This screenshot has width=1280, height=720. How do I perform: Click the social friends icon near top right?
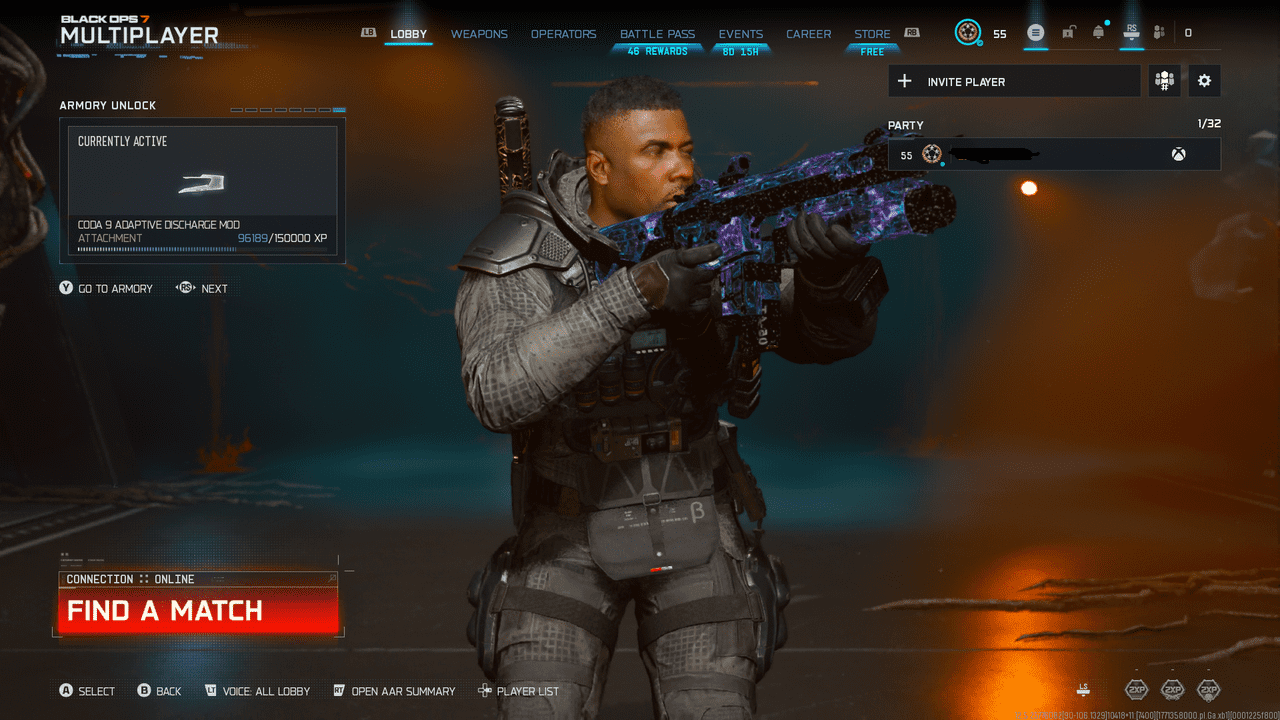coord(1159,33)
